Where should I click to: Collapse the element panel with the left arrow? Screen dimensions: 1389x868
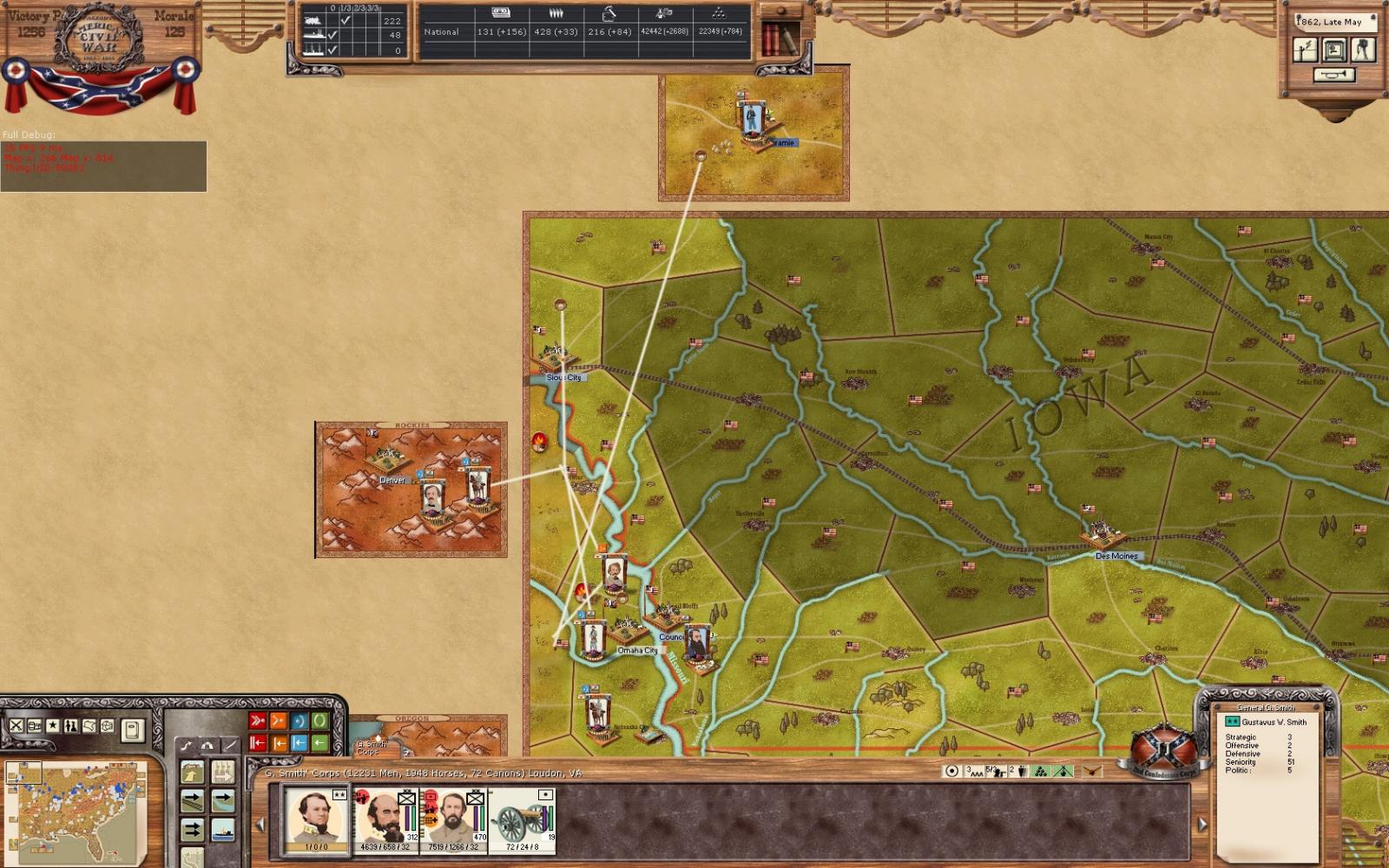260,825
